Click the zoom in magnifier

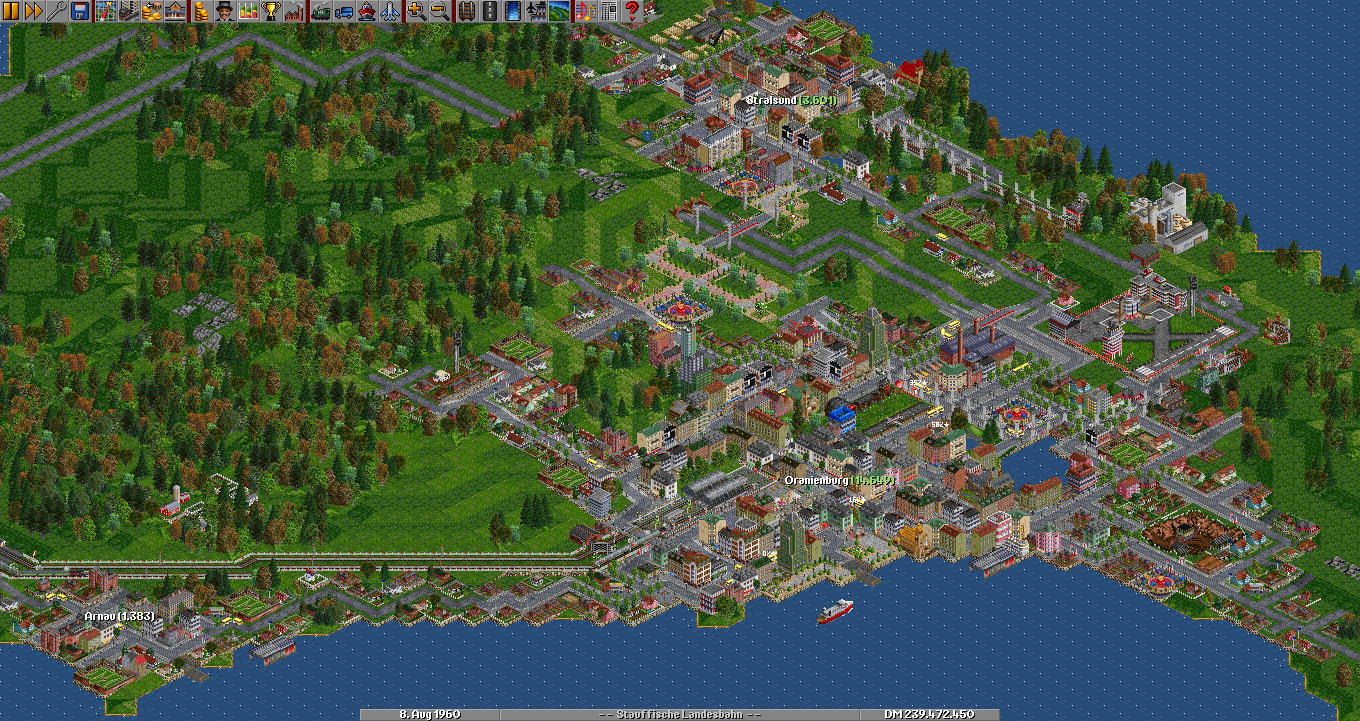click(416, 11)
